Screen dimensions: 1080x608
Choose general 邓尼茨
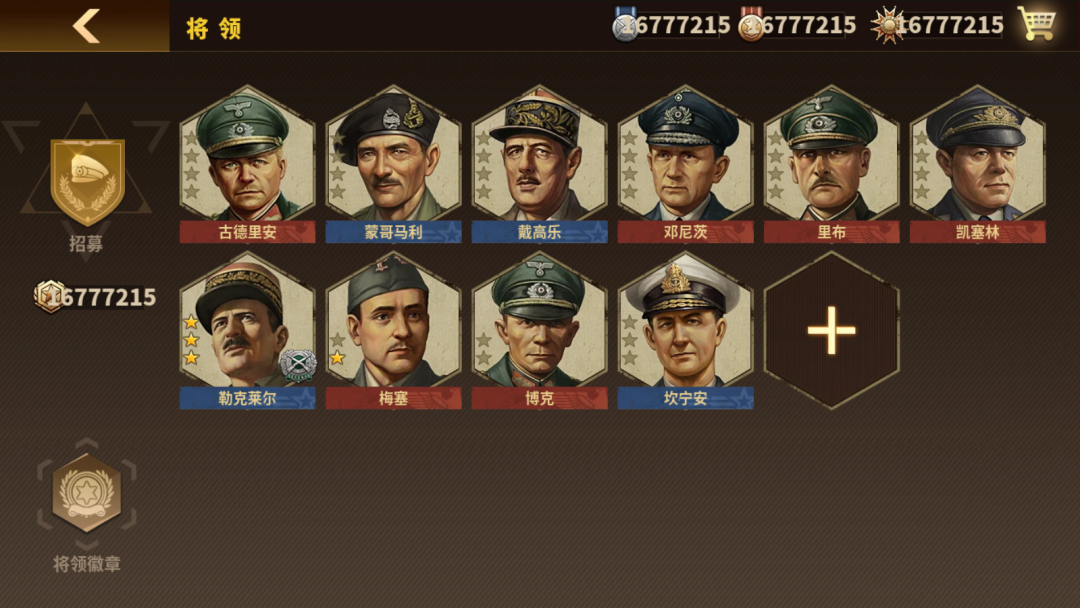coord(685,160)
